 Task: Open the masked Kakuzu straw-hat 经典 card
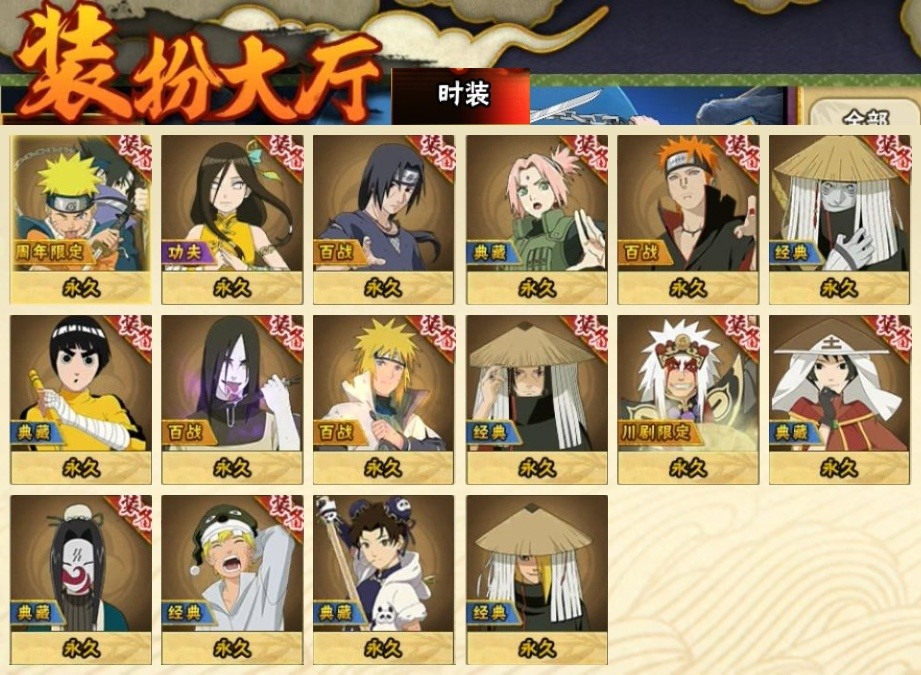tap(839, 219)
